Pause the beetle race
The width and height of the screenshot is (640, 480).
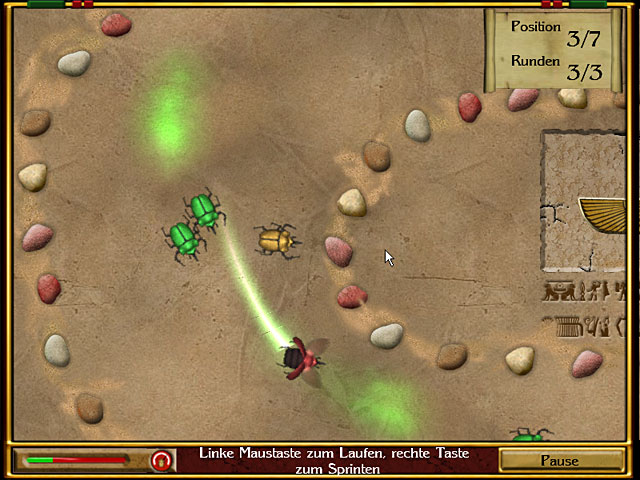(559, 461)
